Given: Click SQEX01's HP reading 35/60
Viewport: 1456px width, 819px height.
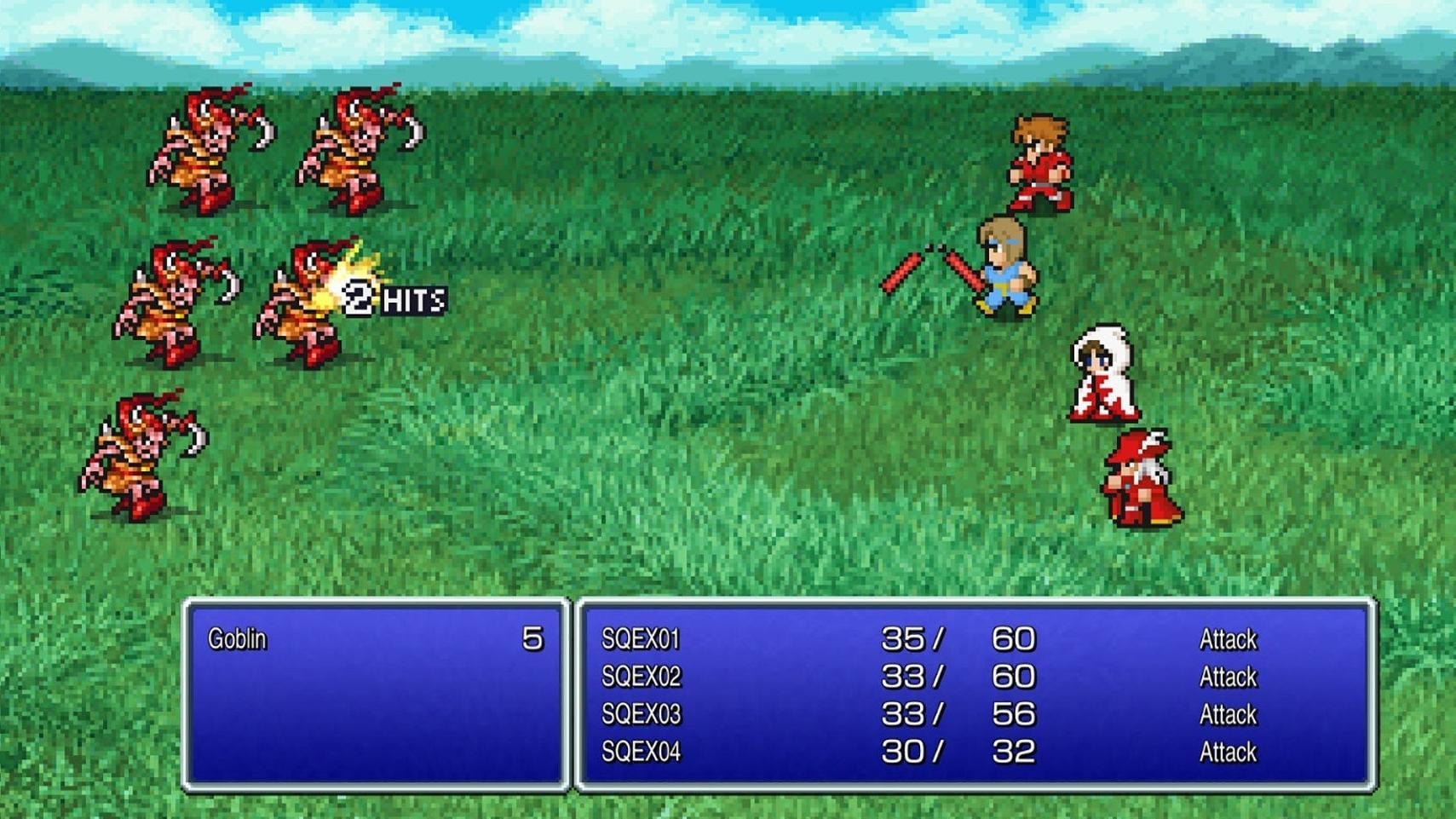Looking at the screenshot, I should [x=954, y=638].
